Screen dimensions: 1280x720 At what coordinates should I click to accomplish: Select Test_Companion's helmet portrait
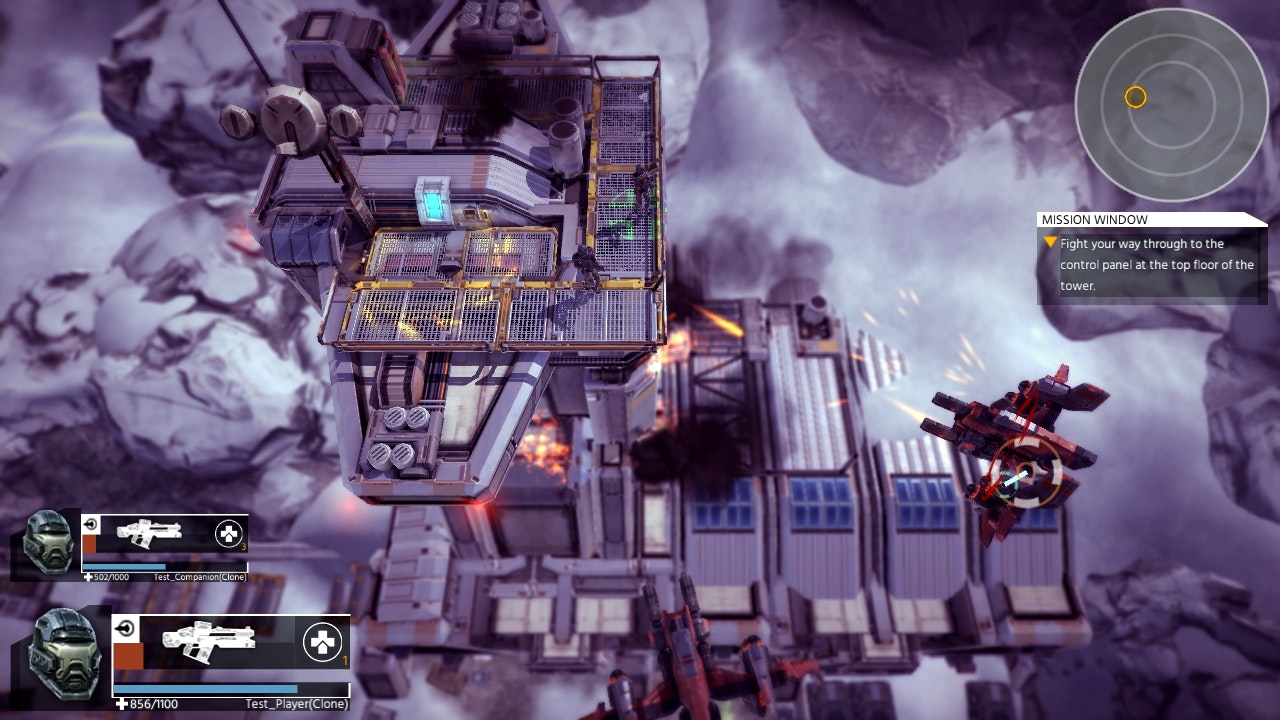coord(47,543)
